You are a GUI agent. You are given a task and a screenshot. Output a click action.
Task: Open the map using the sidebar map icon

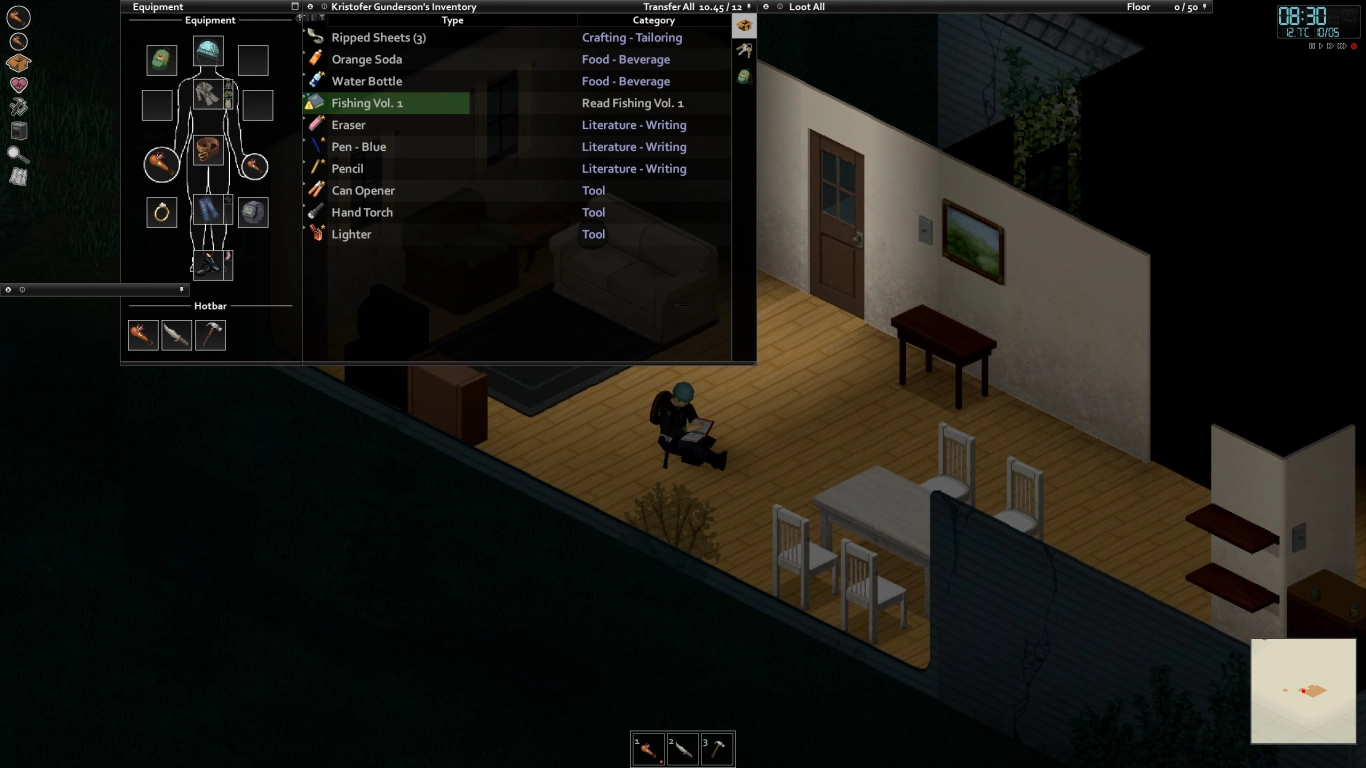point(17,176)
